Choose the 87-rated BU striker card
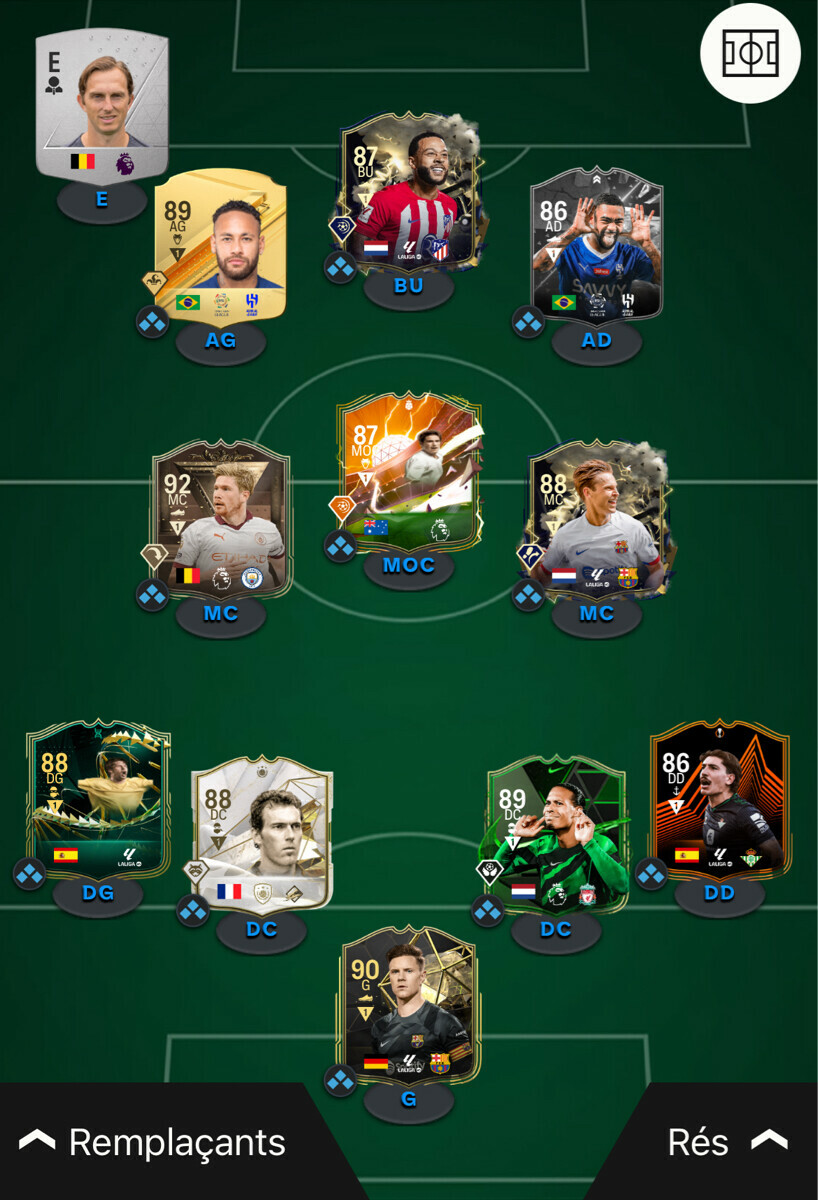 pyautogui.click(x=408, y=193)
